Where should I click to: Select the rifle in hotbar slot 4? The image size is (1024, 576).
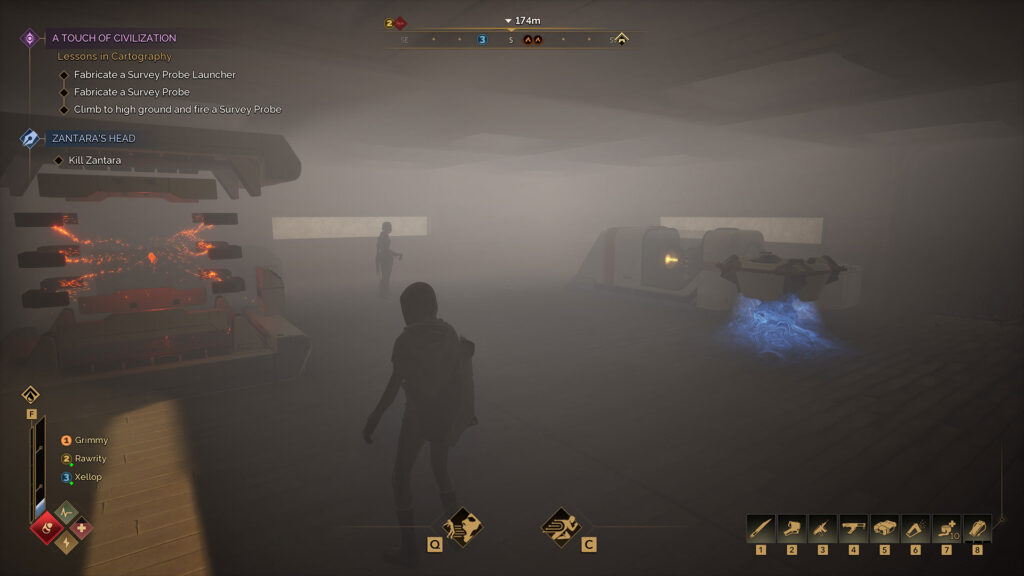pyautogui.click(x=854, y=529)
